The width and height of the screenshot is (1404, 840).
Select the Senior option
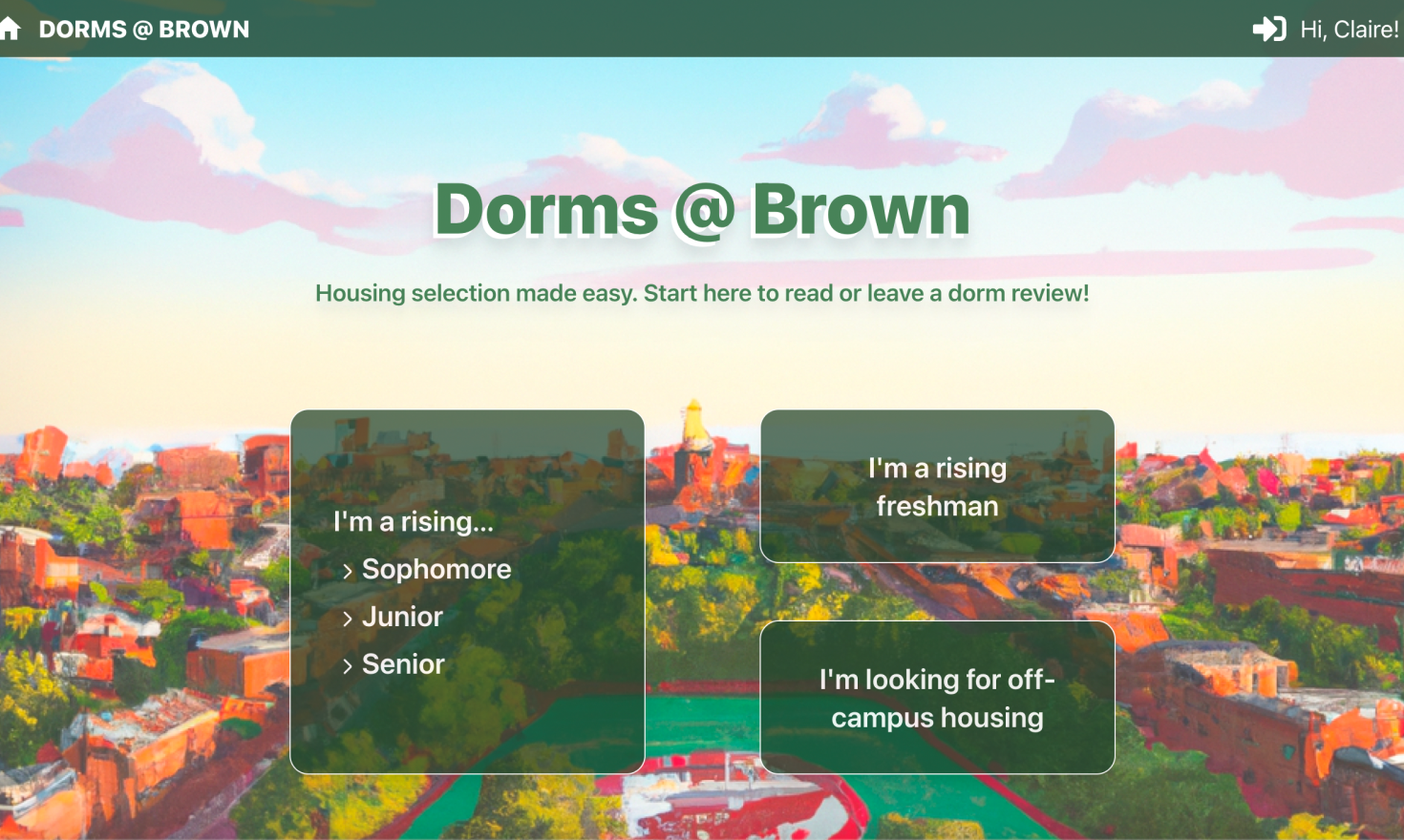coord(403,665)
